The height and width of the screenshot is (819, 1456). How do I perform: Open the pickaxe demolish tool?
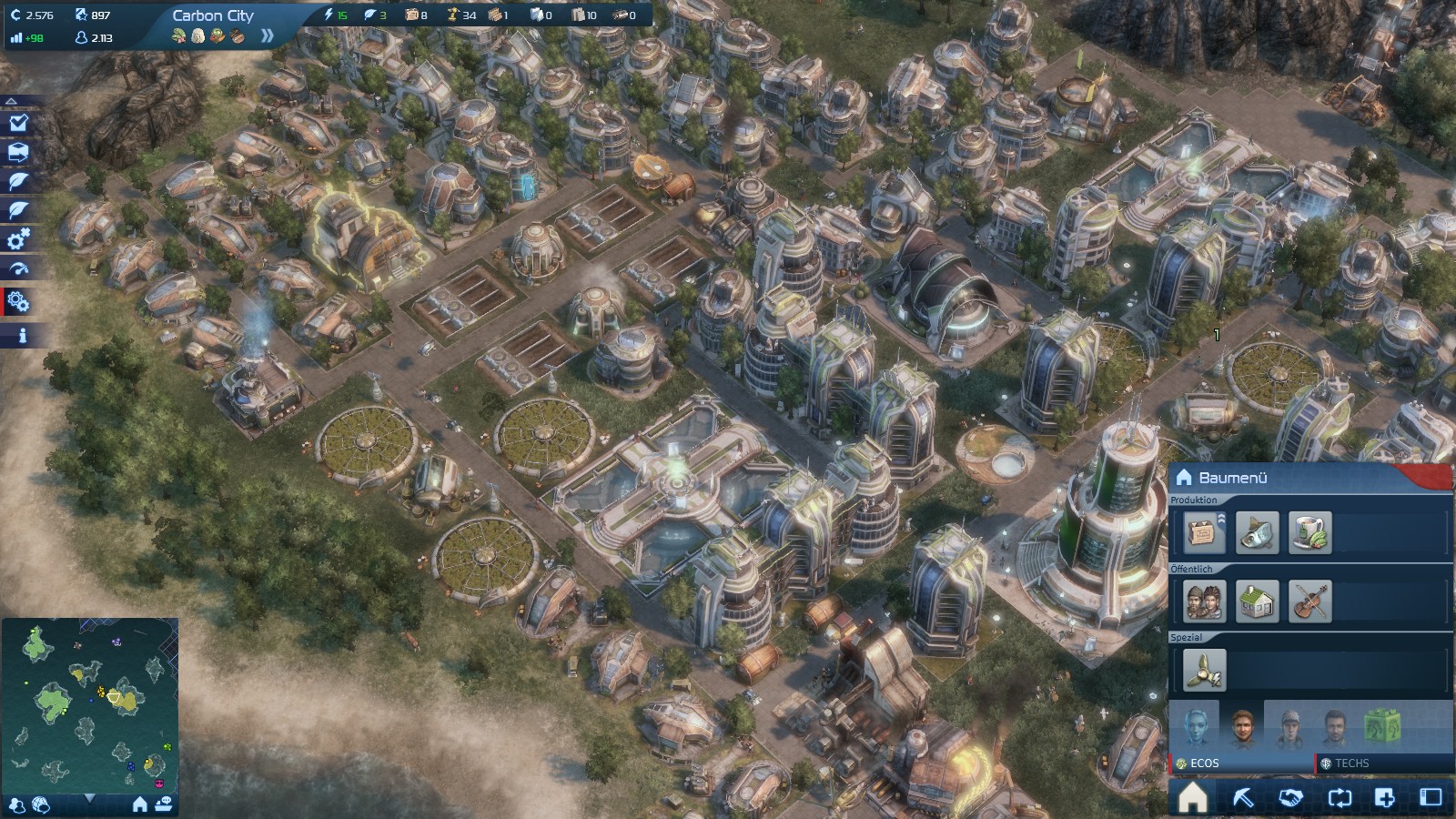1242,798
